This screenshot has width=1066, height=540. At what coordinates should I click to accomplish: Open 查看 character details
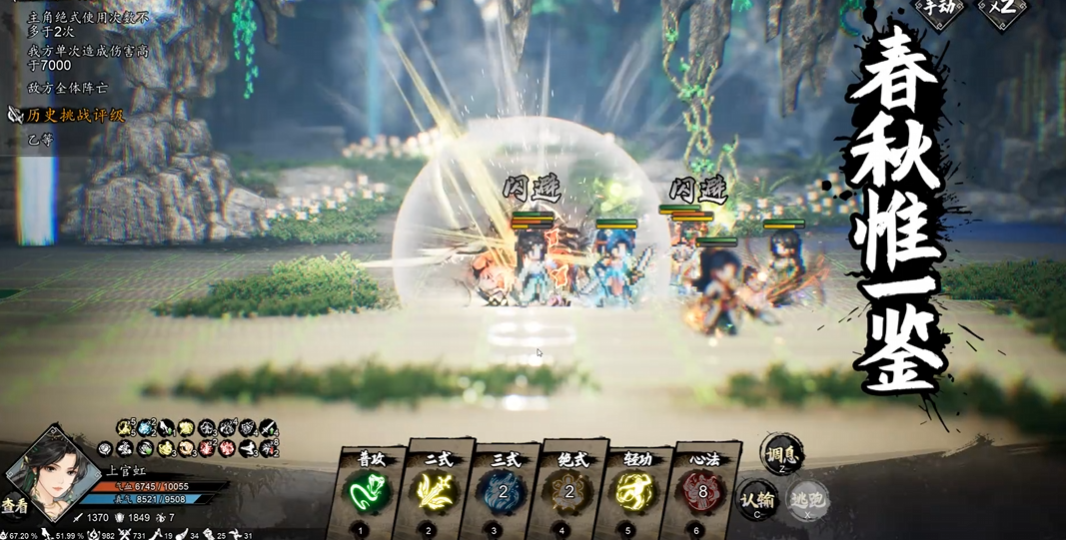(x=15, y=506)
